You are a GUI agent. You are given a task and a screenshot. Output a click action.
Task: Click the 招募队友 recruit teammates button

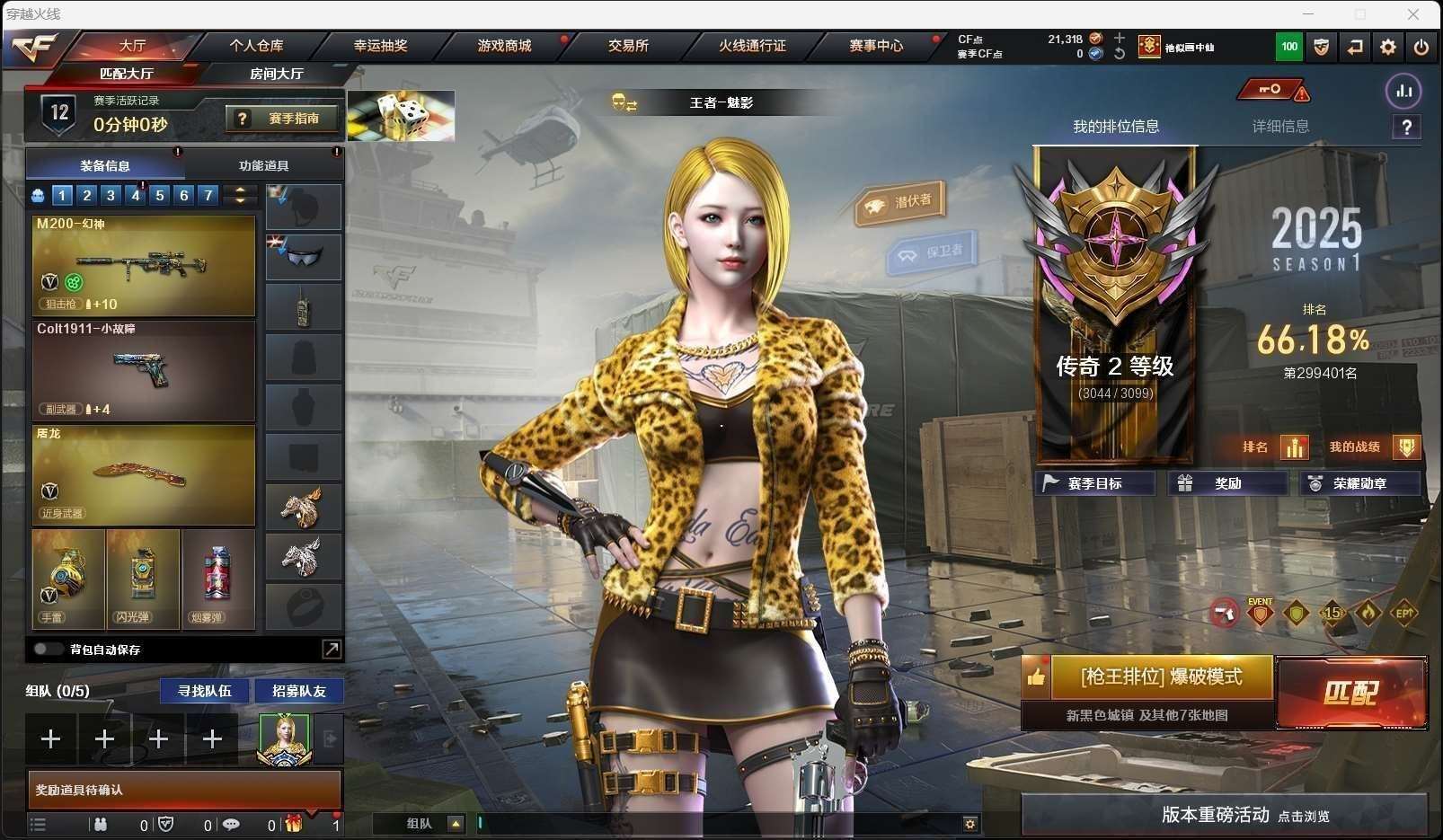pyautogui.click(x=298, y=691)
